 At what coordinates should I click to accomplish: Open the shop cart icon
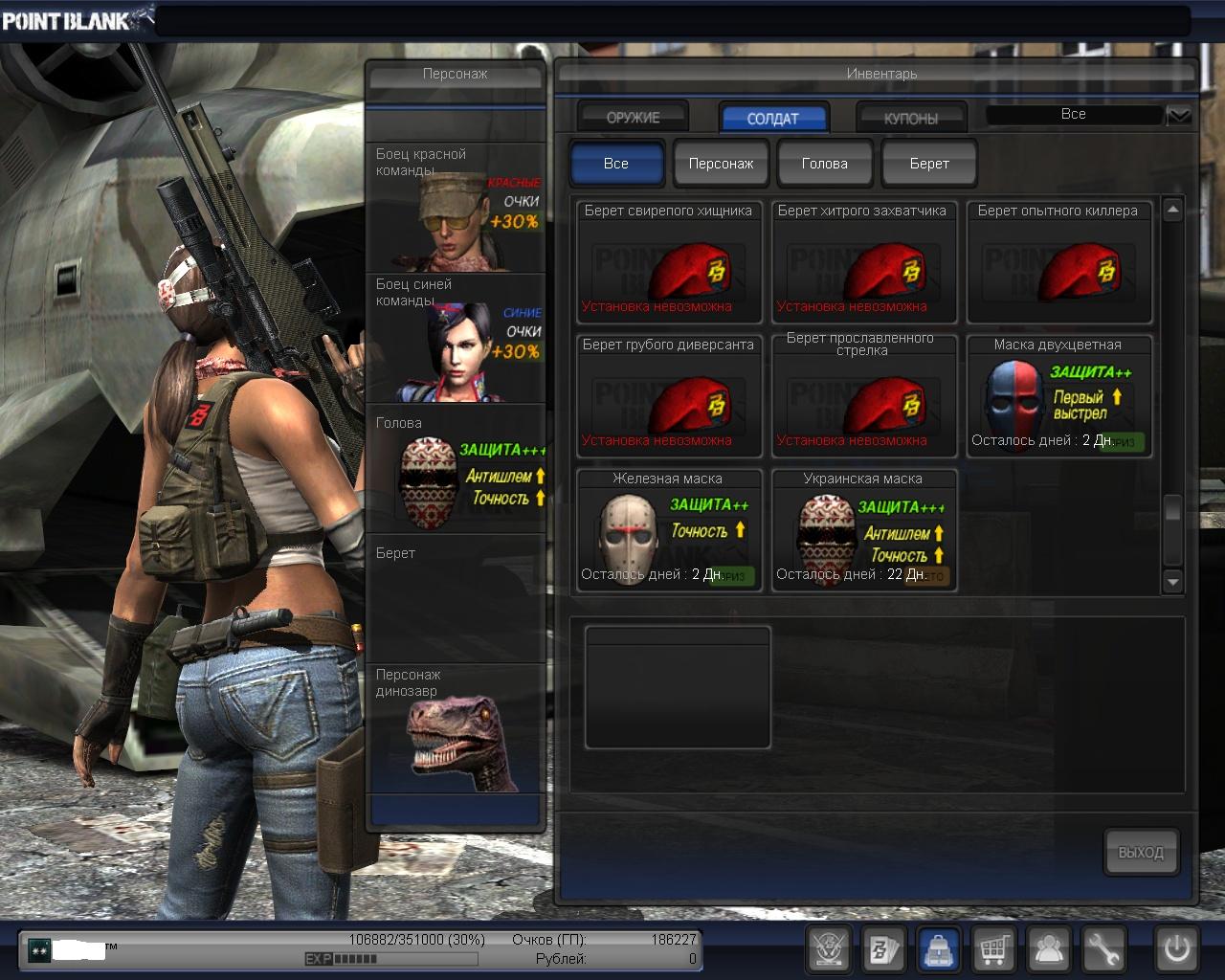993,949
